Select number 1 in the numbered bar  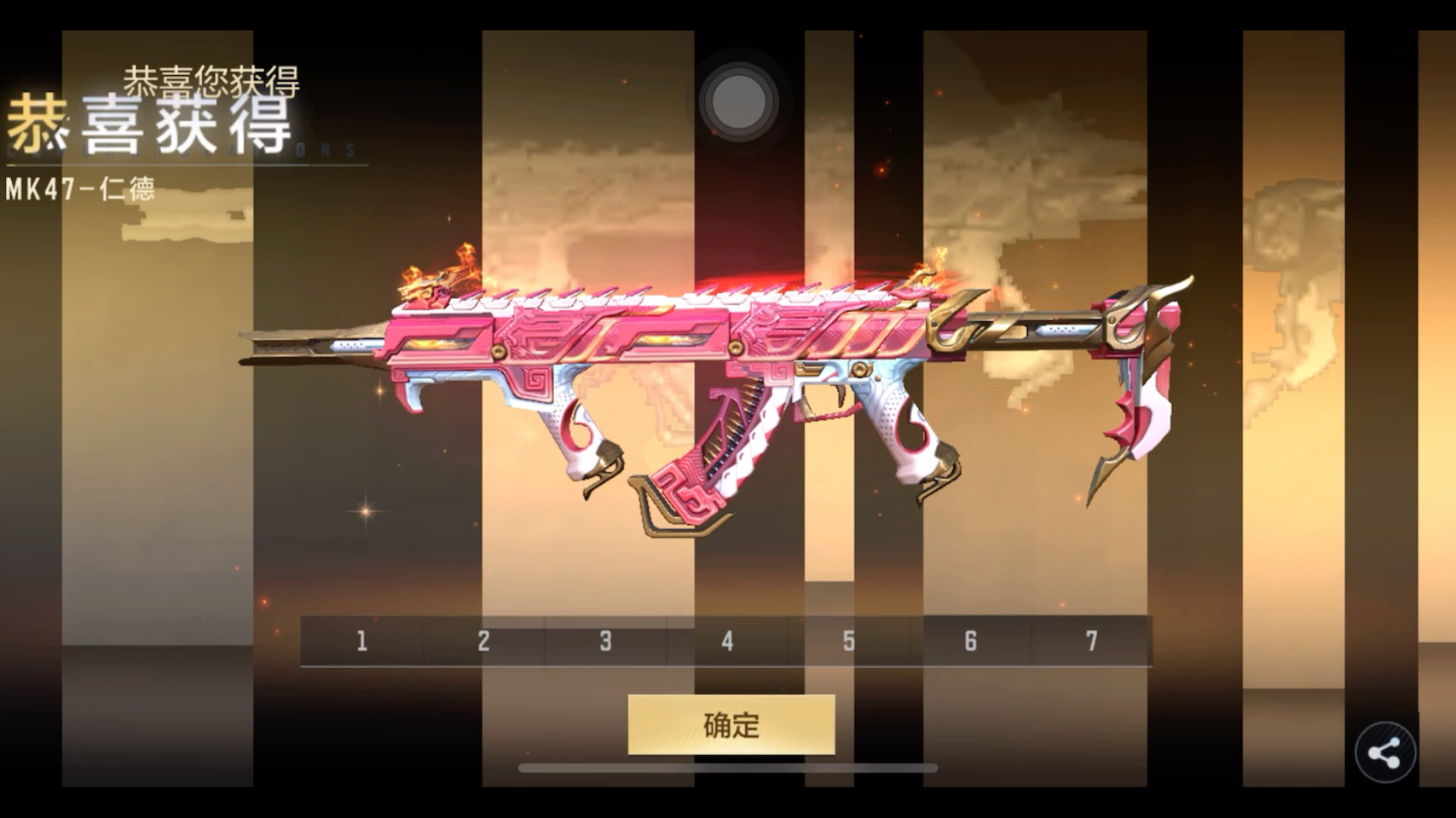(362, 641)
